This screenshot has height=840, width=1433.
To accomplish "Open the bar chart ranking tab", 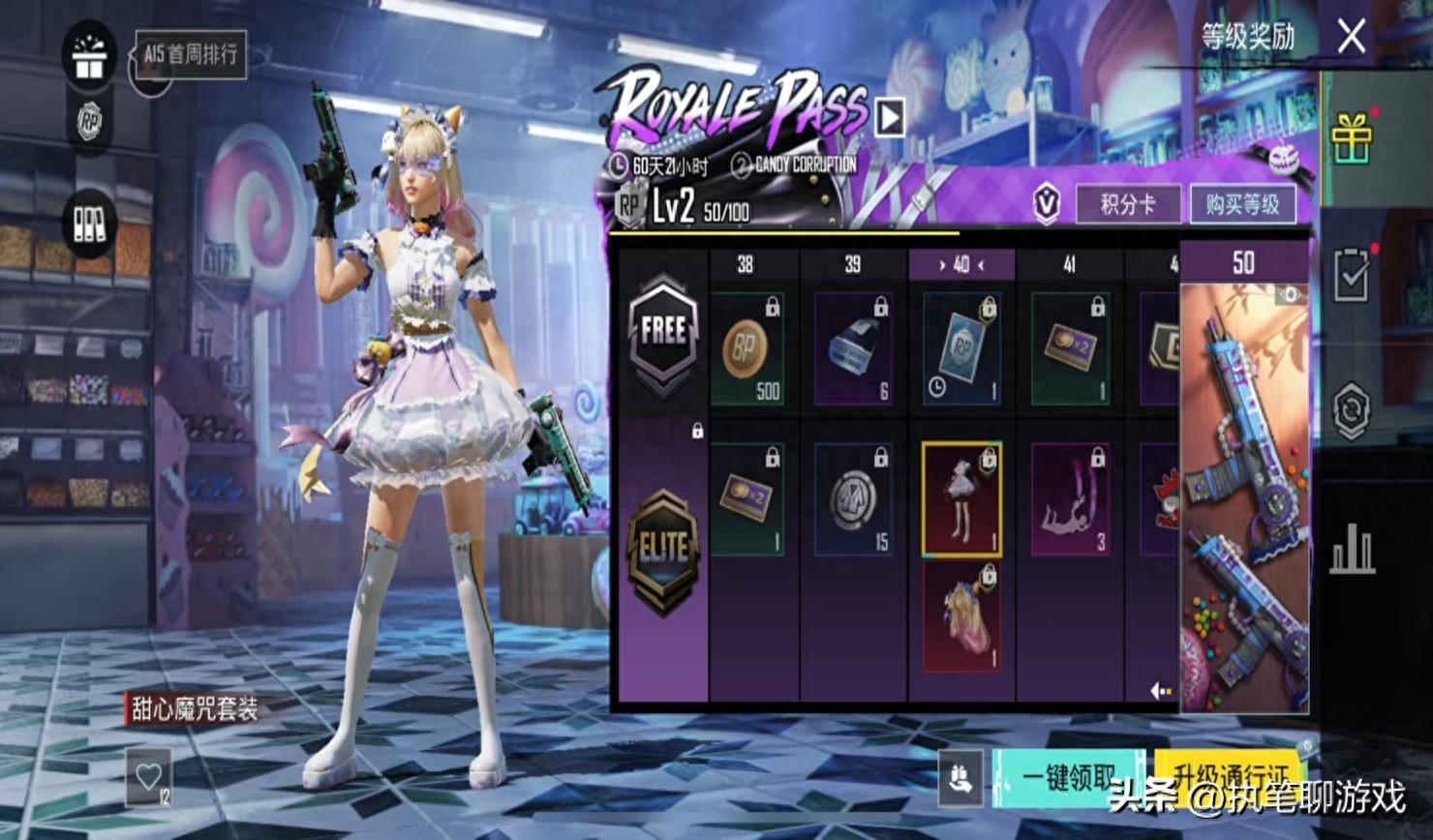I will (1352, 552).
